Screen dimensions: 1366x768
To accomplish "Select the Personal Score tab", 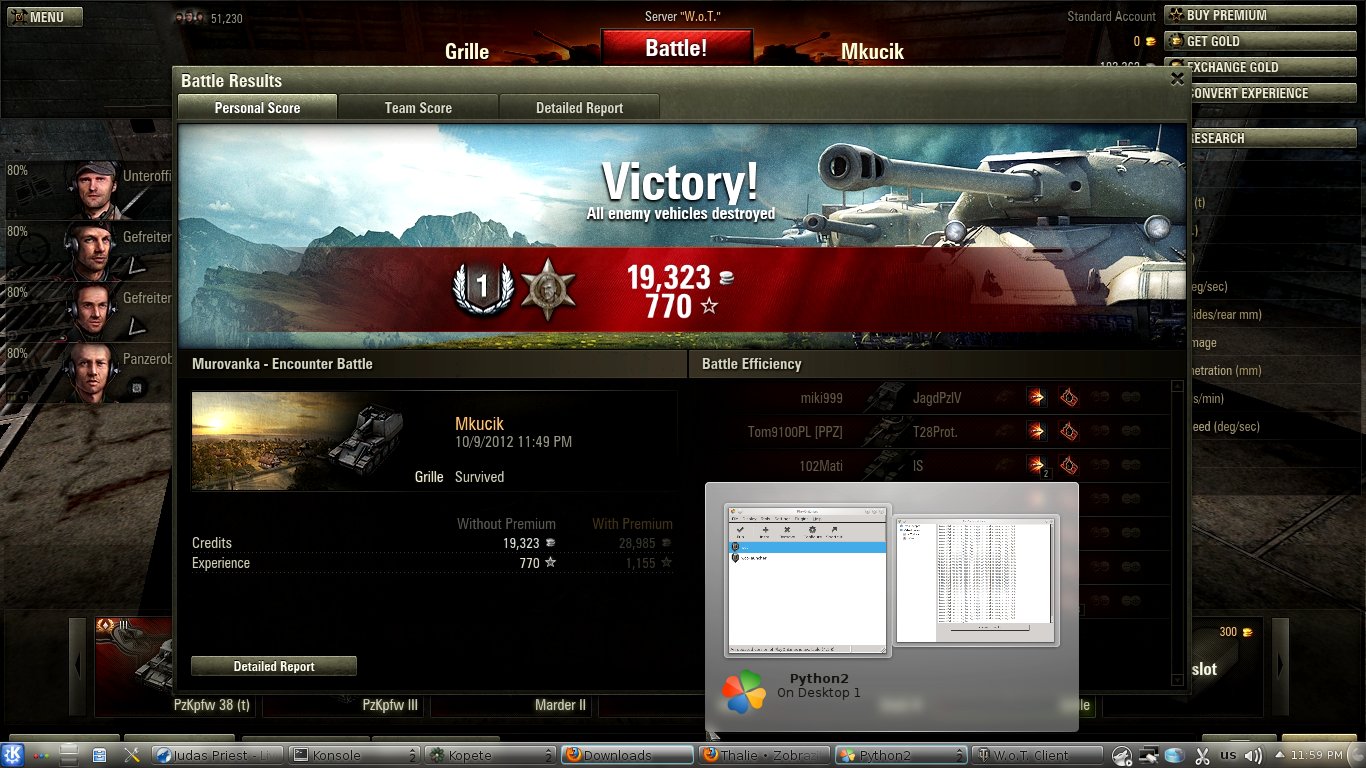I will (257, 108).
